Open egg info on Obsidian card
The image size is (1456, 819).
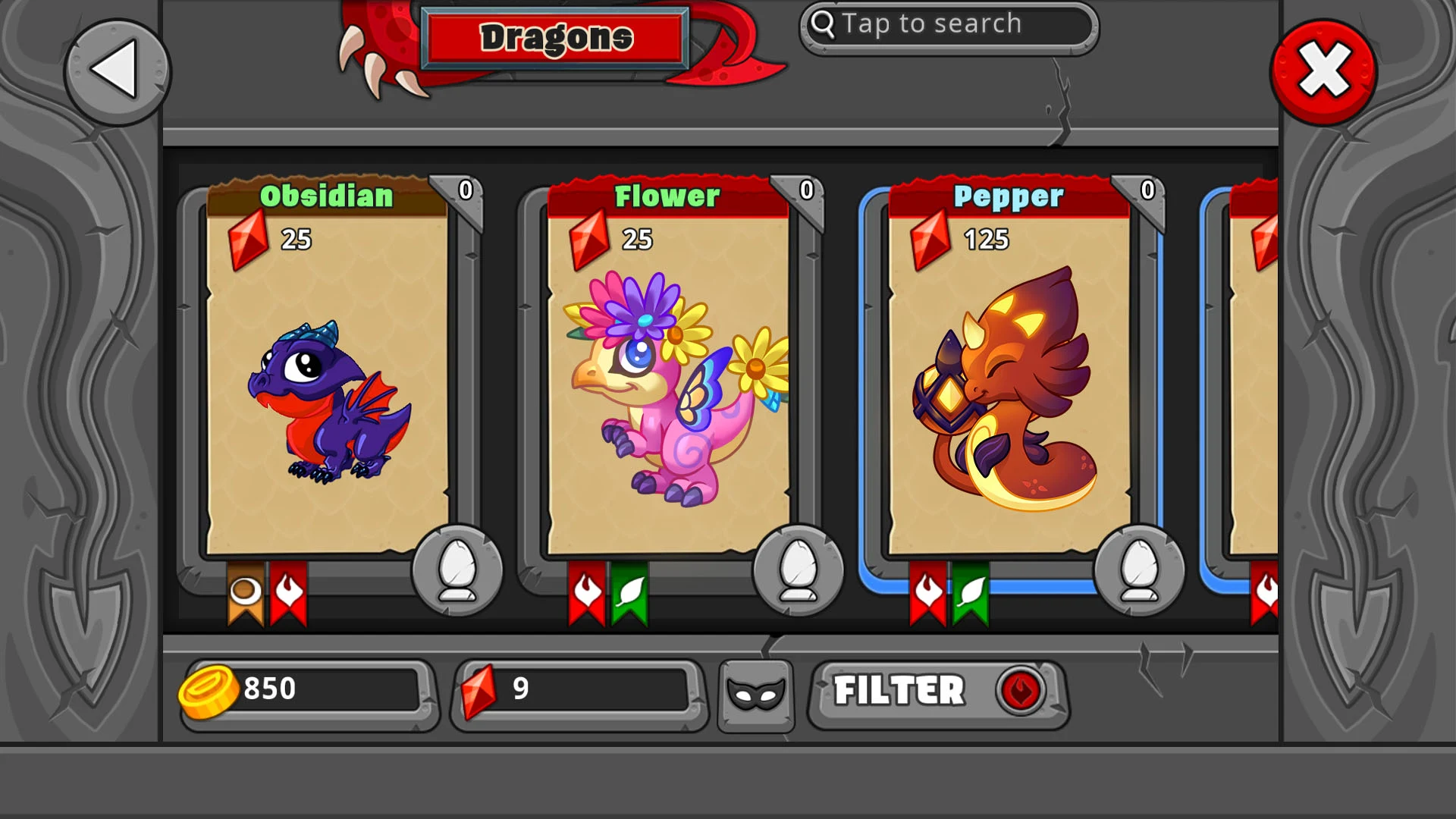tap(457, 570)
